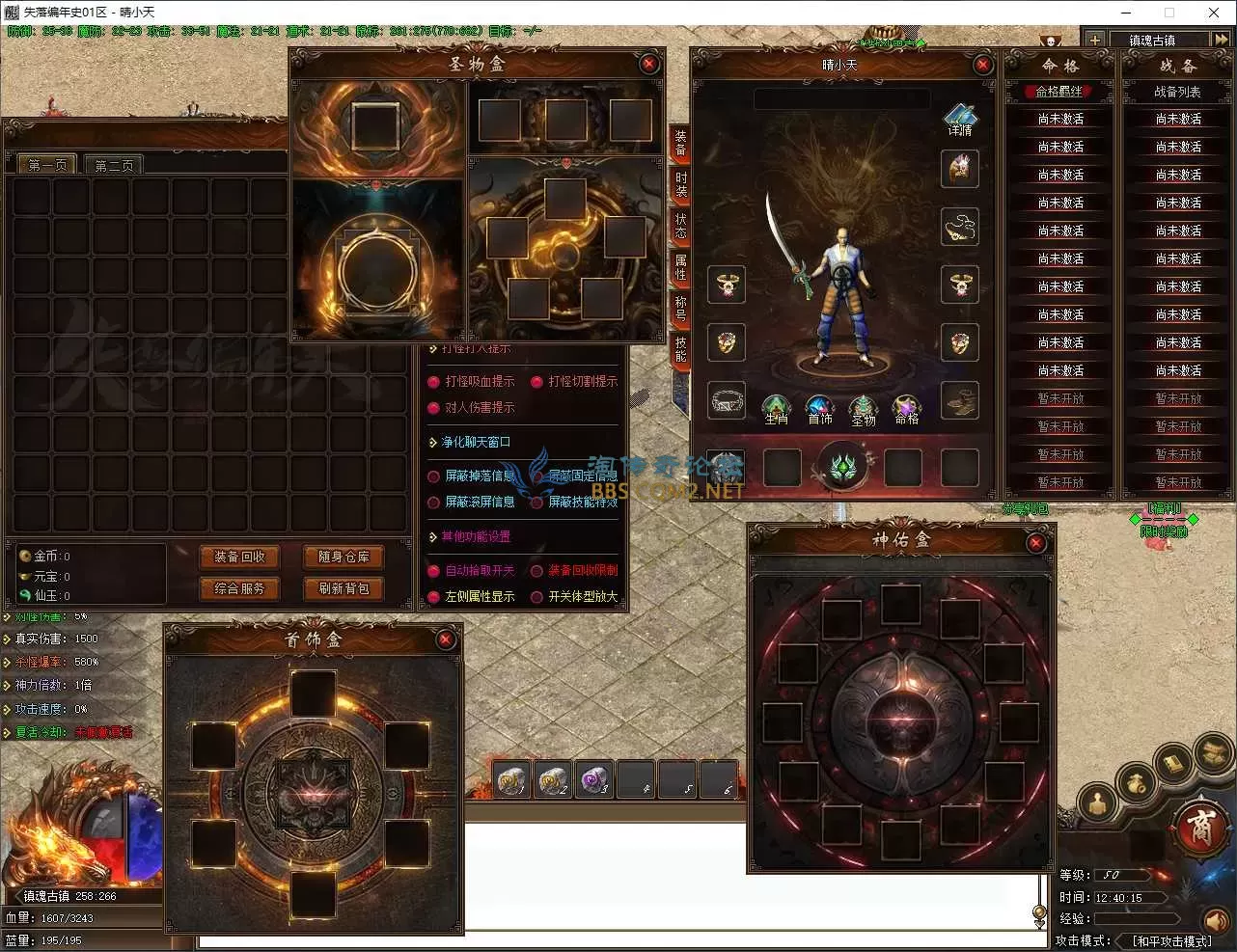The image size is (1237, 952).
Task: Switch to the 第二页 bag tab
Action: pos(114,165)
